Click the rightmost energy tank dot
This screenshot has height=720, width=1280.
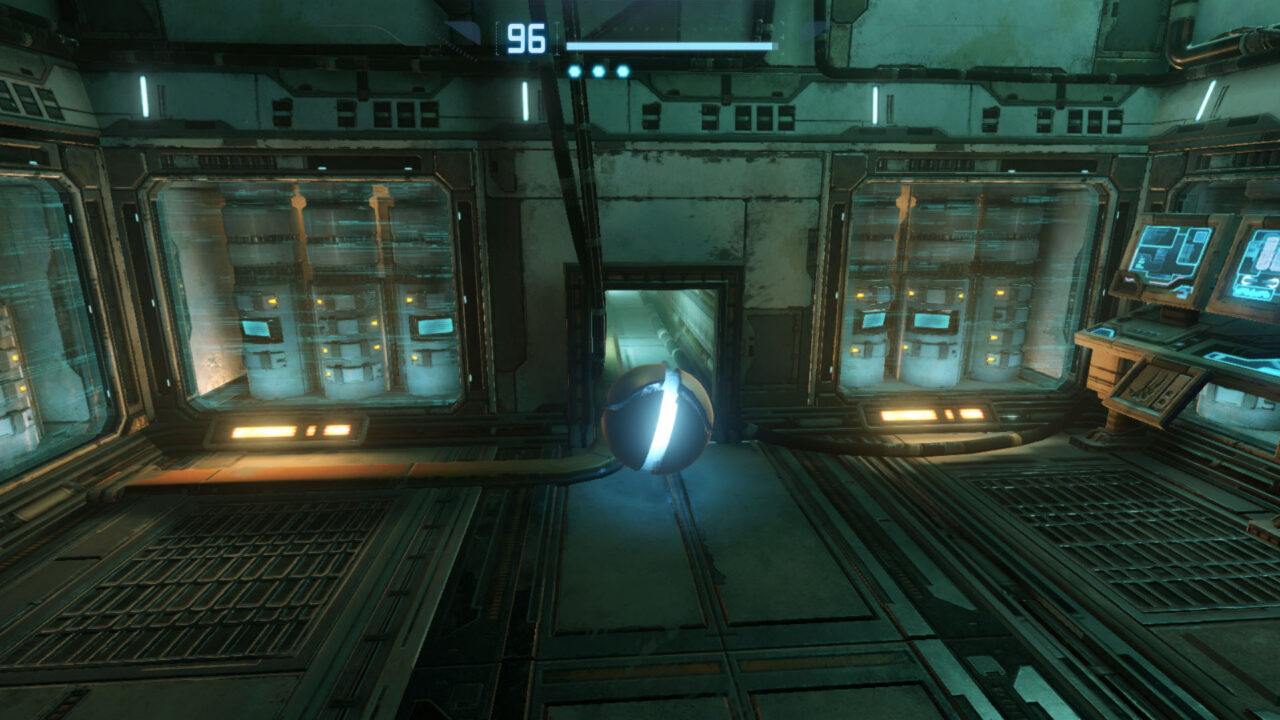click(x=622, y=71)
